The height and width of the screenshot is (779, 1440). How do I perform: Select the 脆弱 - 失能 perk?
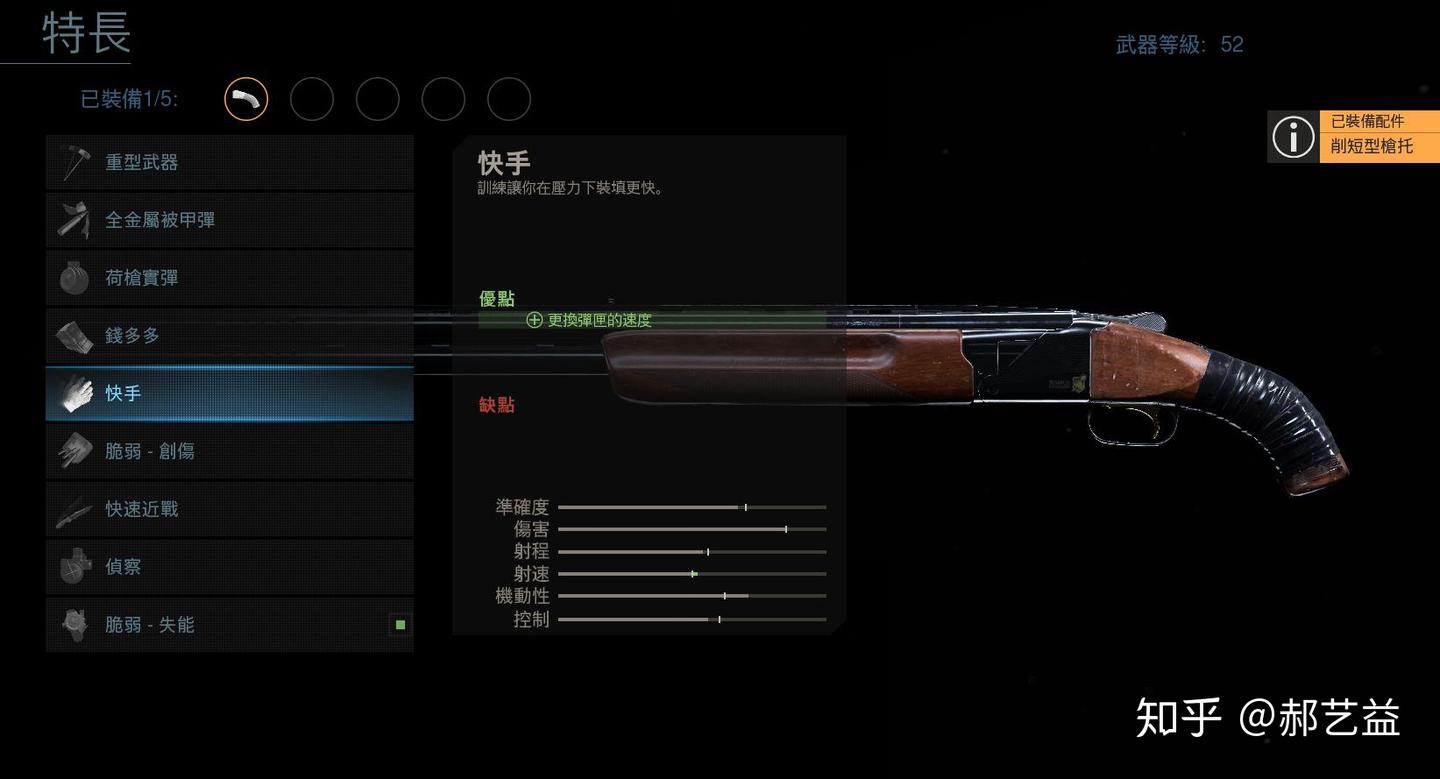[229, 625]
